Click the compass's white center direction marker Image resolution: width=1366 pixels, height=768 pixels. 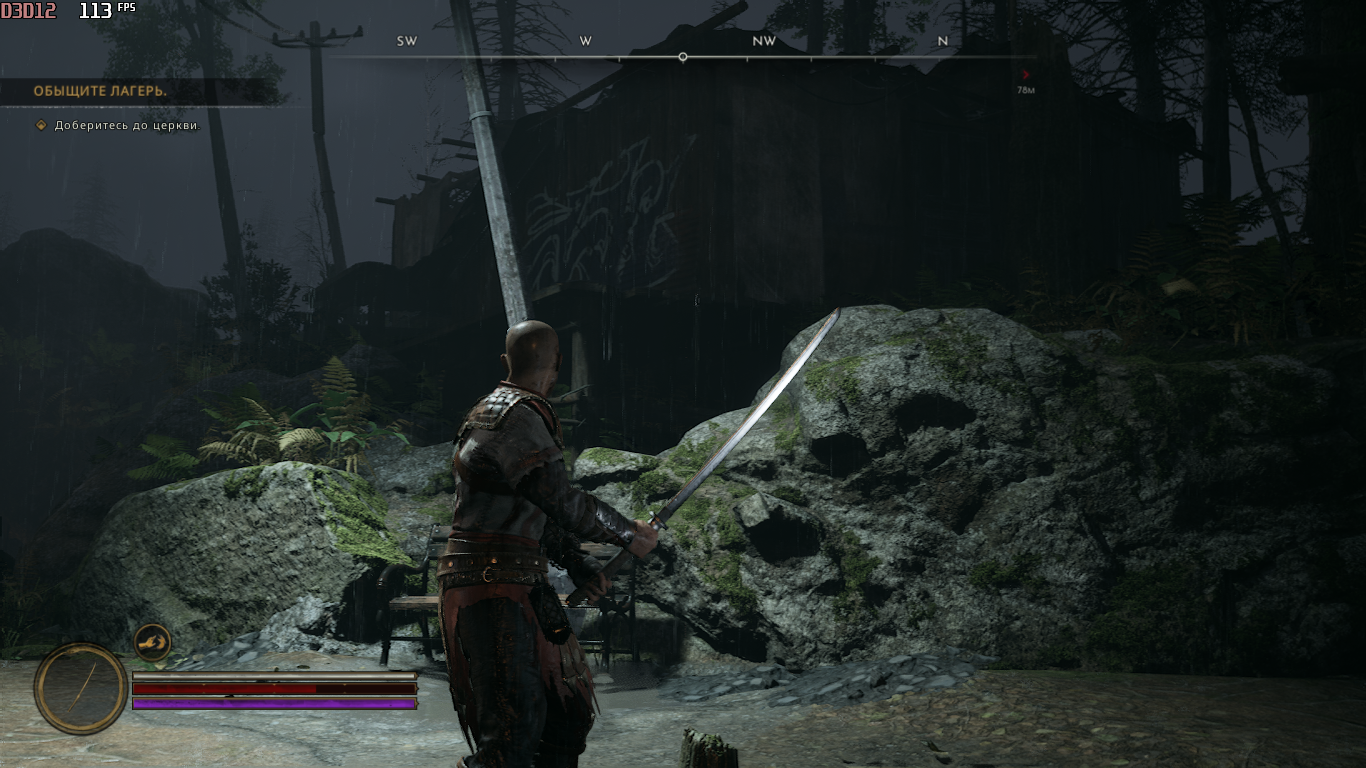click(683, 57)
